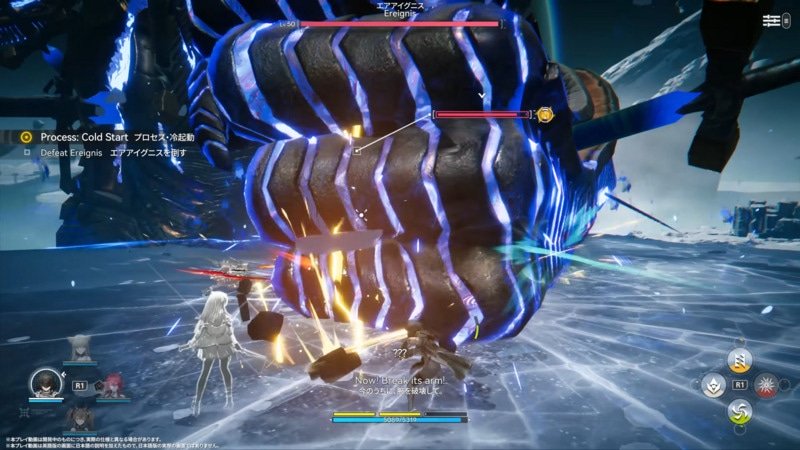Screen dimensions: 800x450
Task: Activate the white crest skill icon
Action: click(x=713, y=385)
